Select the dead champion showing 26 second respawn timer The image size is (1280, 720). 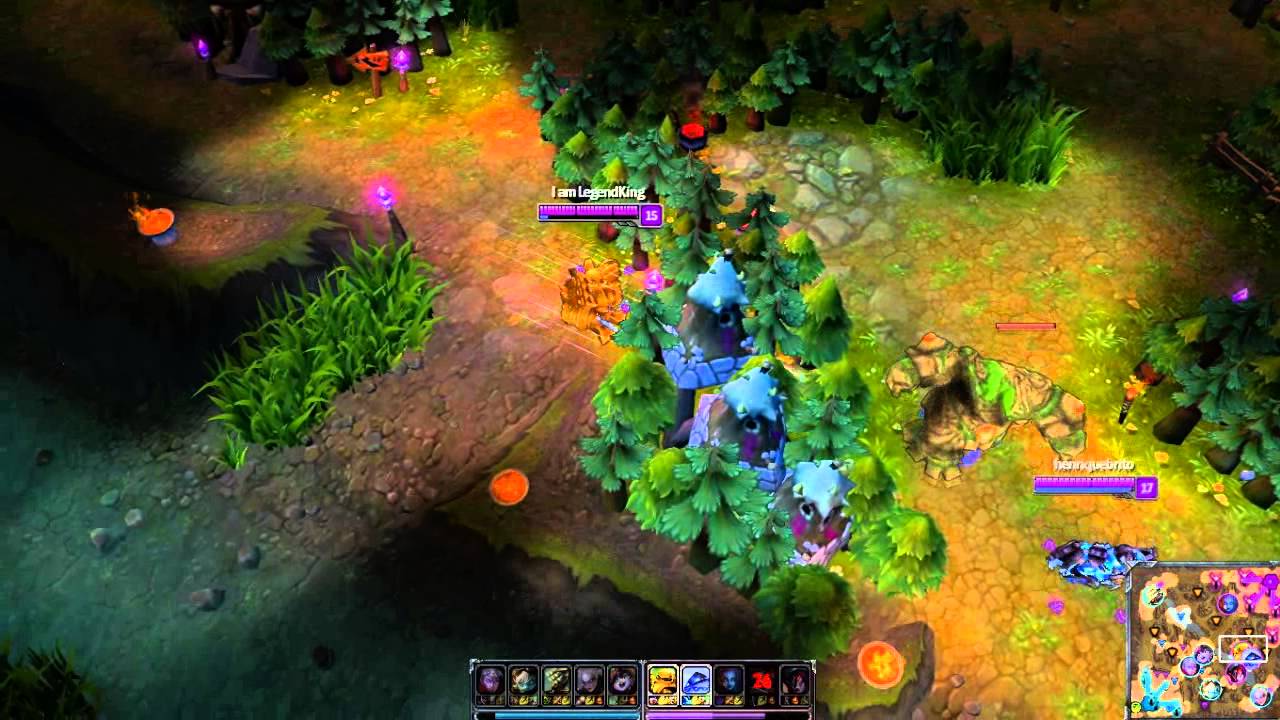point(762,678)
